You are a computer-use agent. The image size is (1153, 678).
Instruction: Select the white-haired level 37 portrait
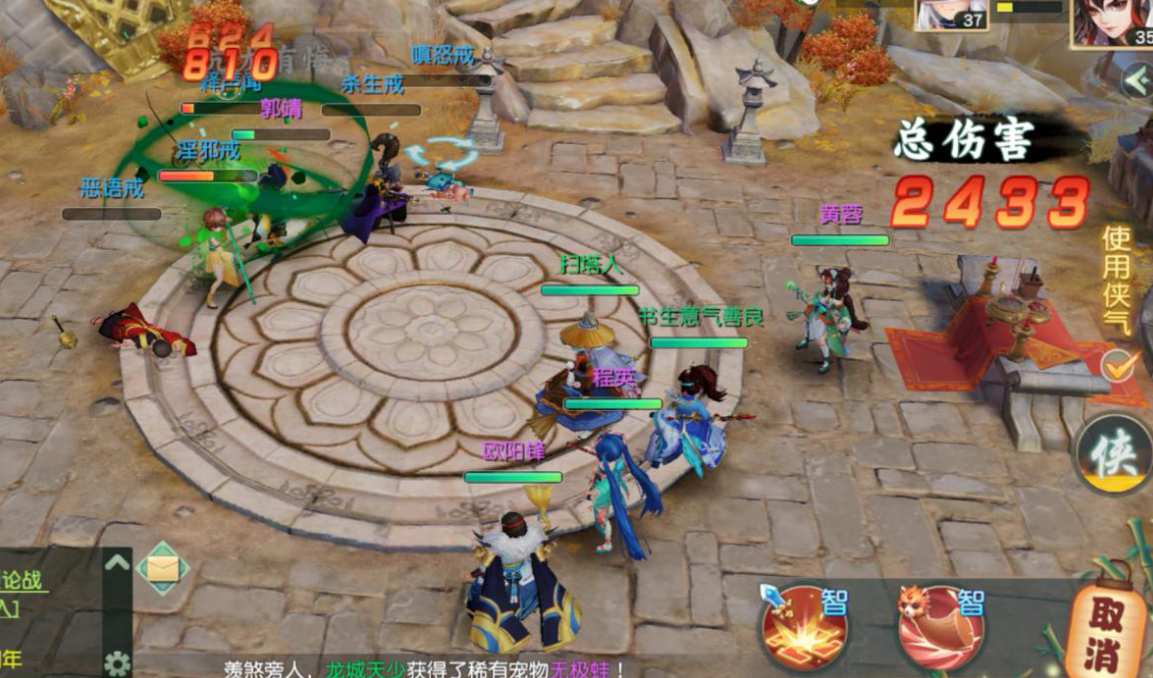(x=951, y=14)
